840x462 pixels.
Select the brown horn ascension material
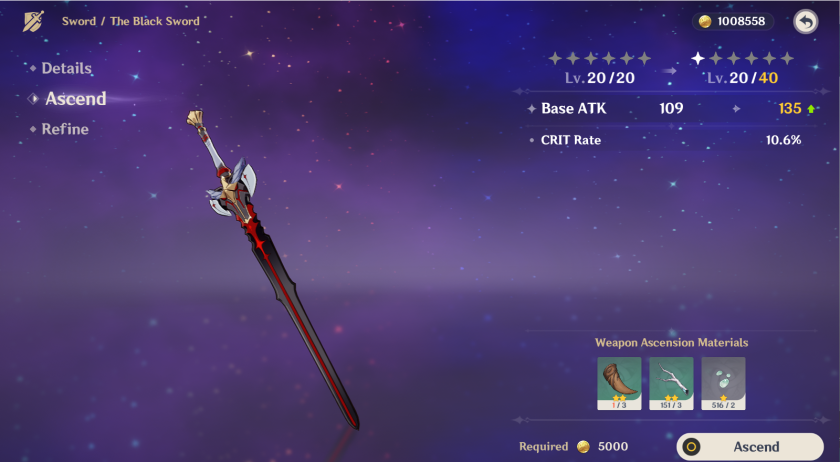(x=619, y=383)
